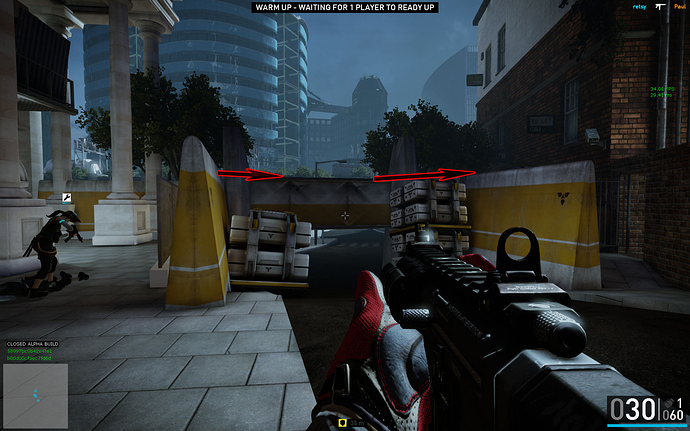Select player name retsy in the kill feed
This screenshot has width=690, height=431.
point(640,6)
